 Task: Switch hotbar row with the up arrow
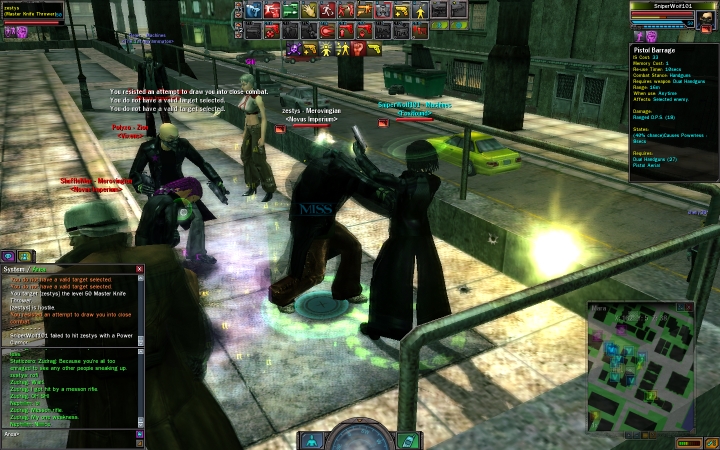[x=240, y=6]
